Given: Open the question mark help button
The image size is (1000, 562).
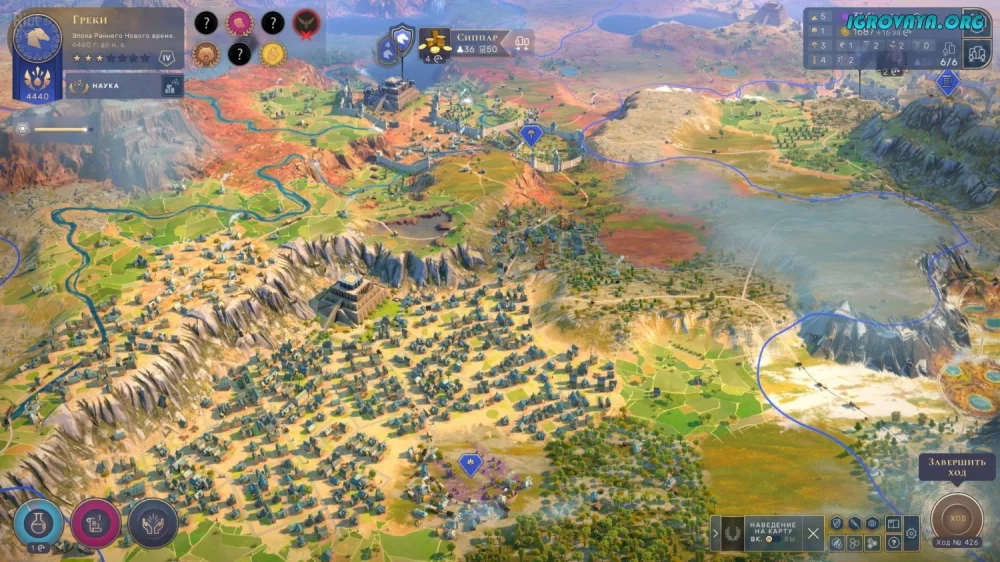Looking at the screenshot, I should [893, 544].
